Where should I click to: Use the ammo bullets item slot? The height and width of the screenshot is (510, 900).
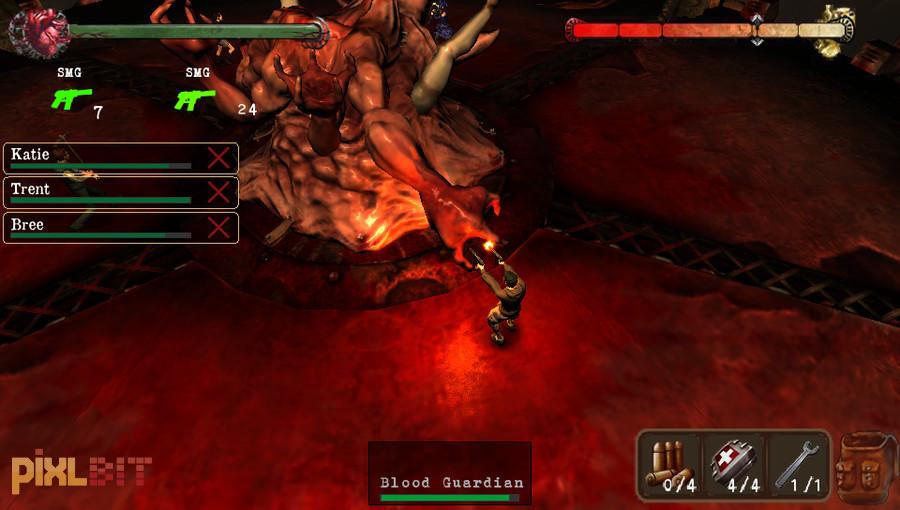(670, 465)
